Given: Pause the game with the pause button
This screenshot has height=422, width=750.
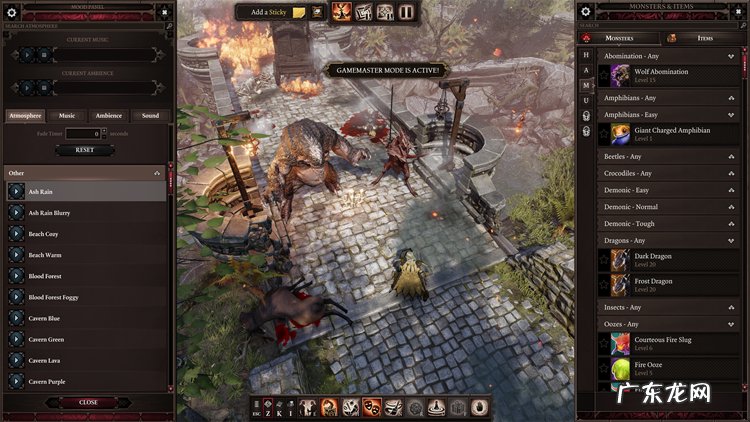Looking at the screenshot, I should (406, 12).
